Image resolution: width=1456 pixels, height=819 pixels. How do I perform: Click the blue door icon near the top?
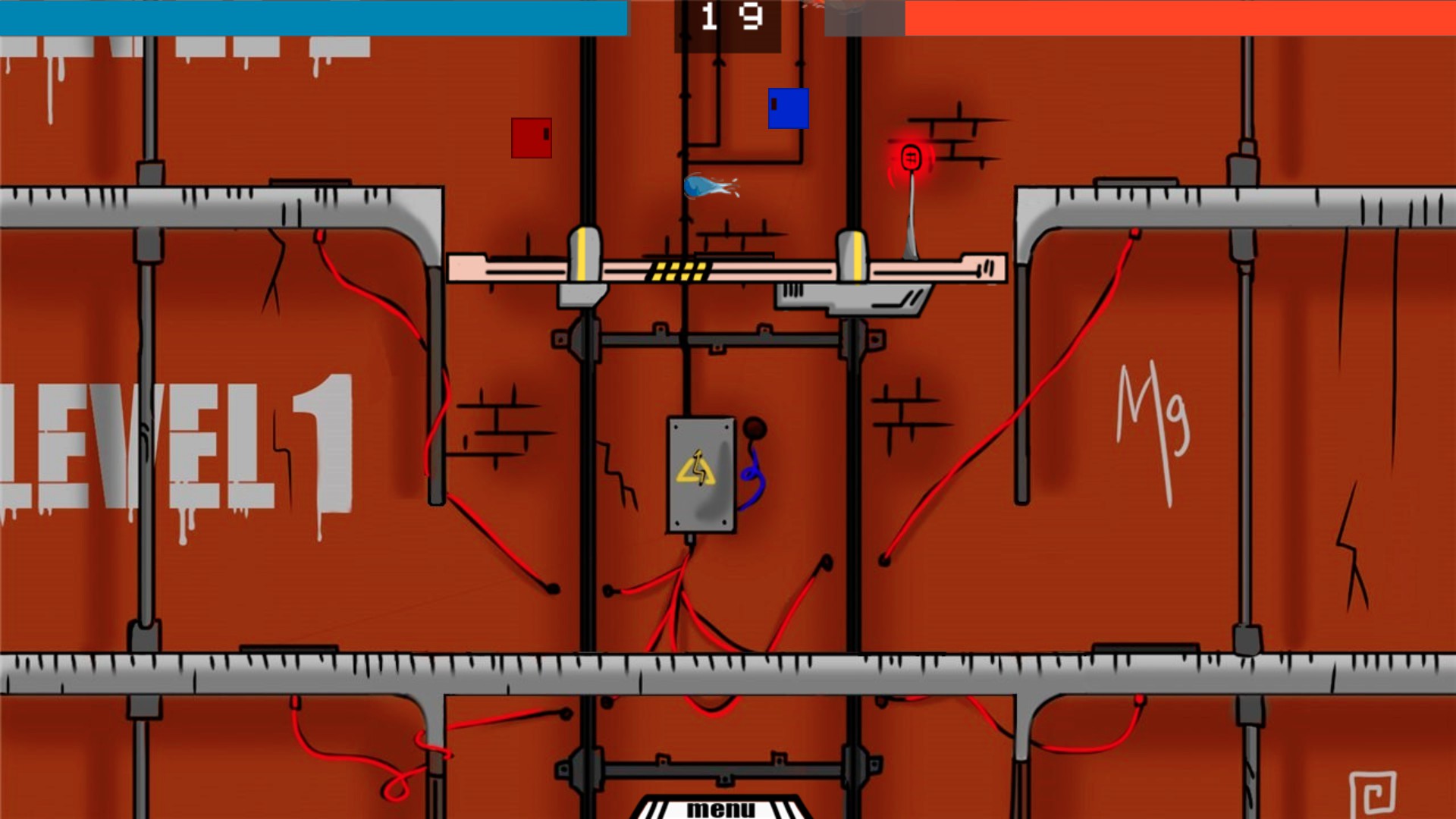click(787, 108)
